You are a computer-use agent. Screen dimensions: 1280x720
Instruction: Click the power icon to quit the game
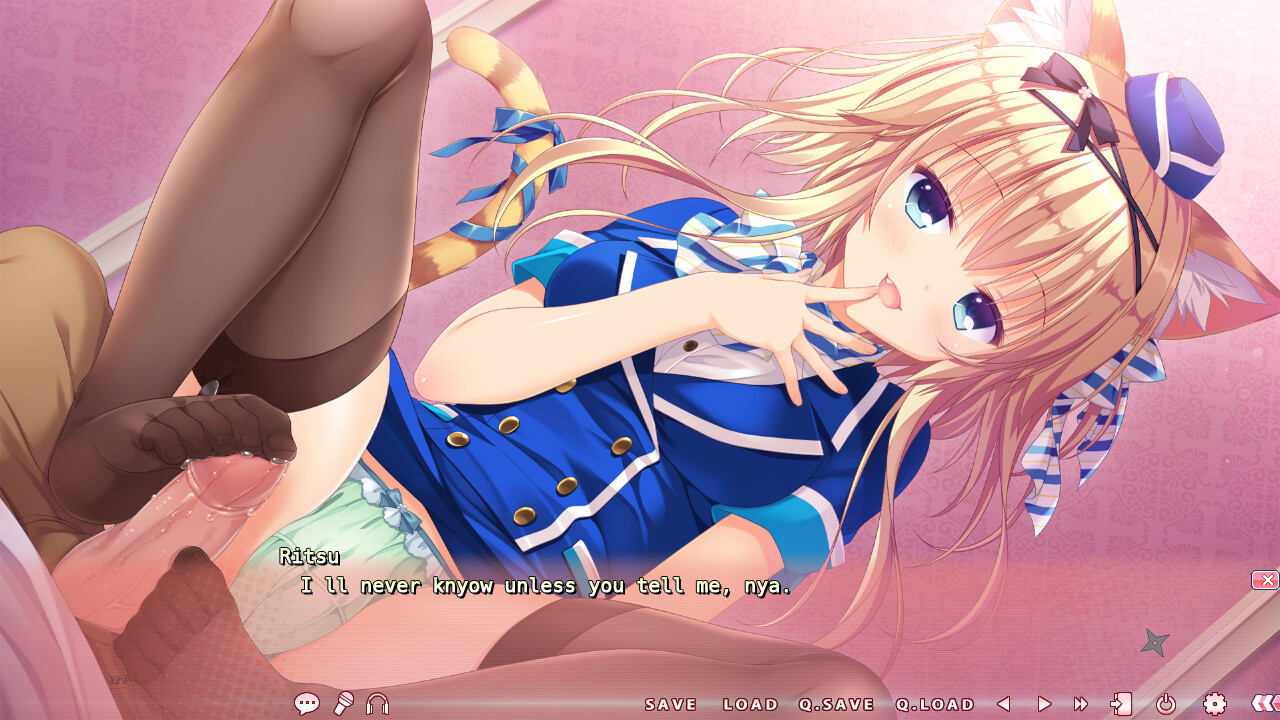coord(1165,704)
